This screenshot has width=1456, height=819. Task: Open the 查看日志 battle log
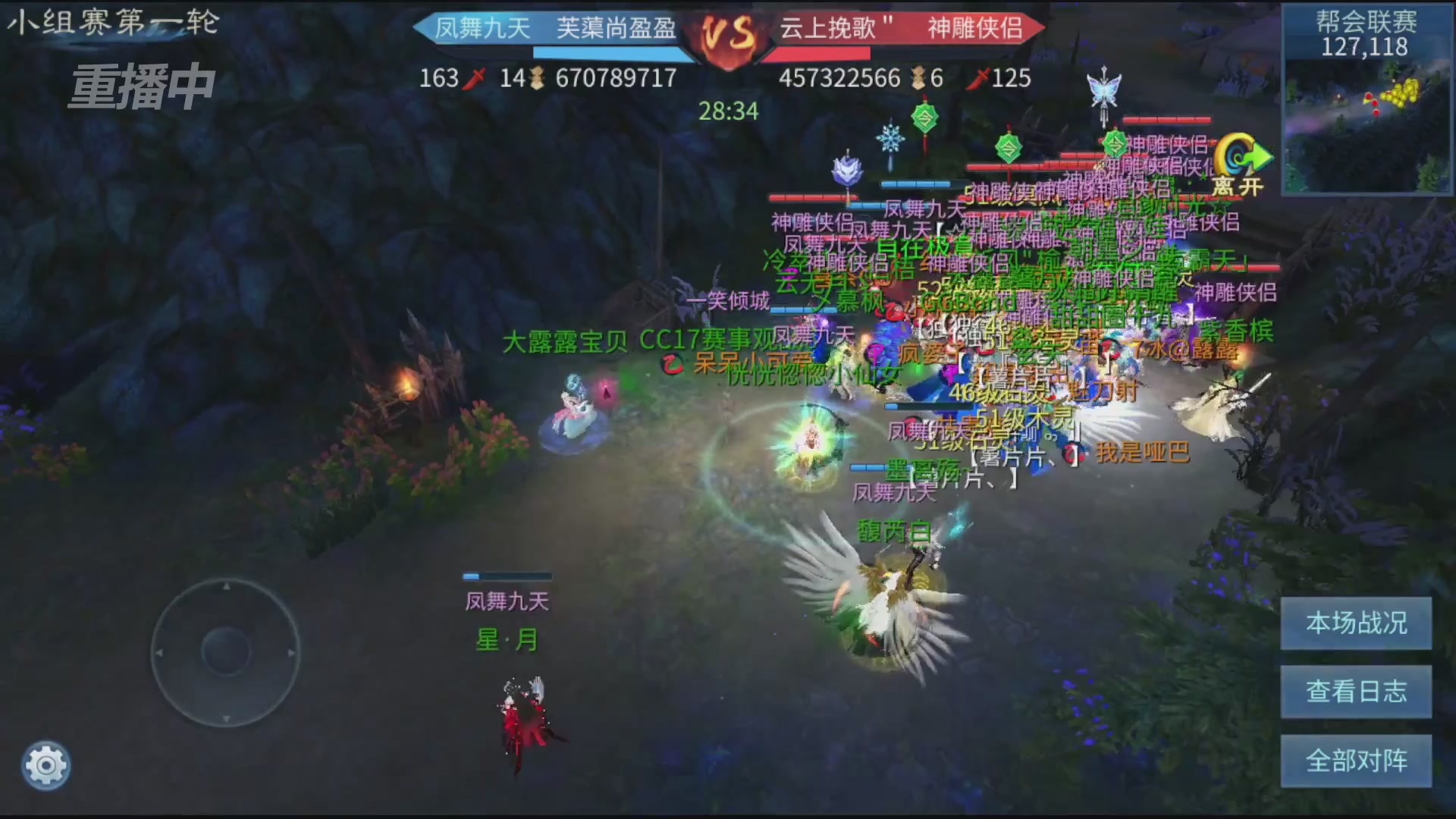tap(1356, 692)
